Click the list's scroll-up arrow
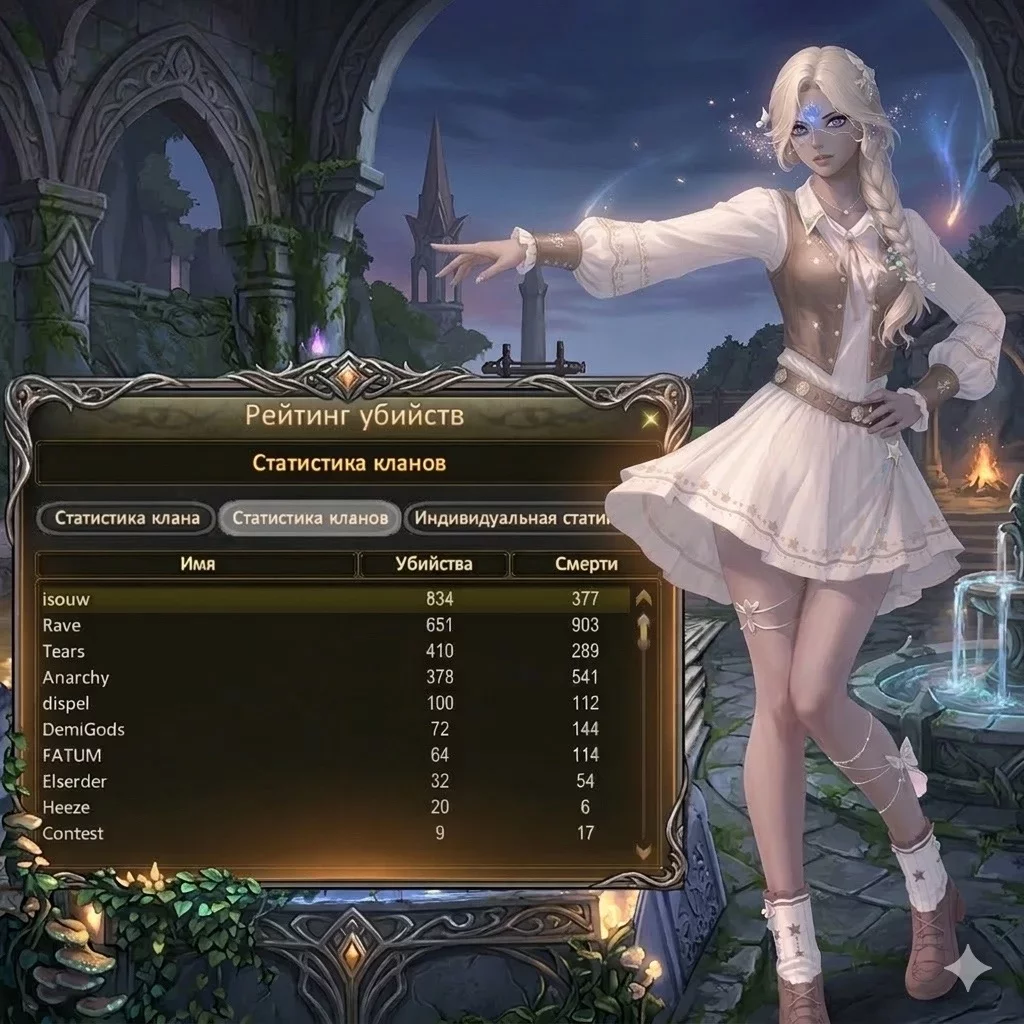Screen dimensions: 1024x1024 pos(644,598)
